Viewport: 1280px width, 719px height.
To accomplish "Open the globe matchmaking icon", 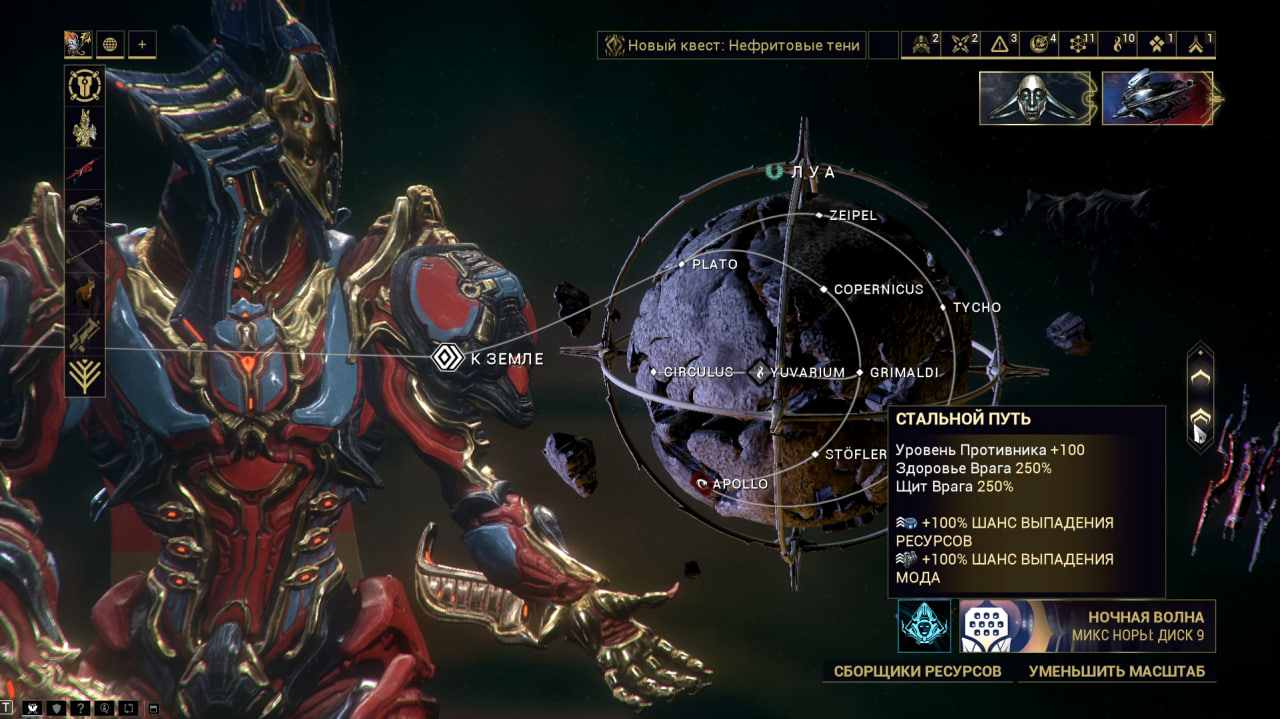I will tap(110, 44).
